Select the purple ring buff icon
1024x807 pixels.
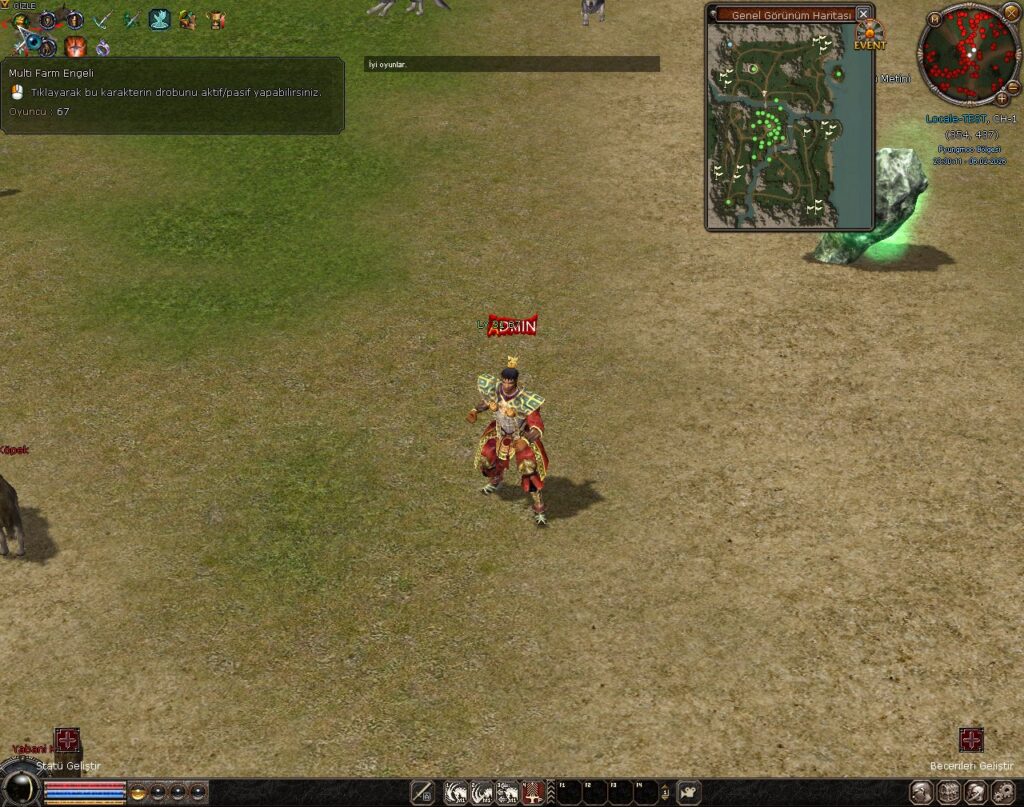[x=103, y=46]
